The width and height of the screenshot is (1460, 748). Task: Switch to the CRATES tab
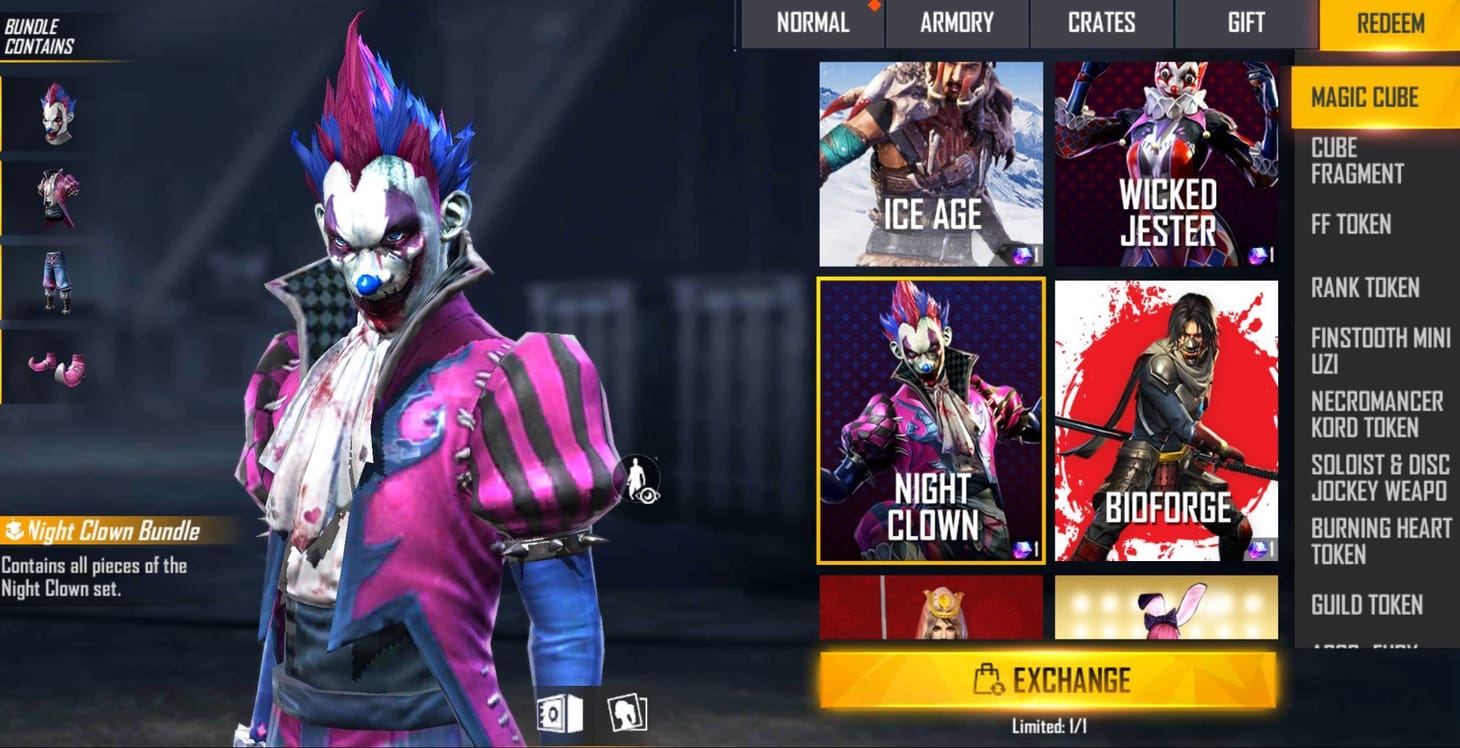(1101, 23)
